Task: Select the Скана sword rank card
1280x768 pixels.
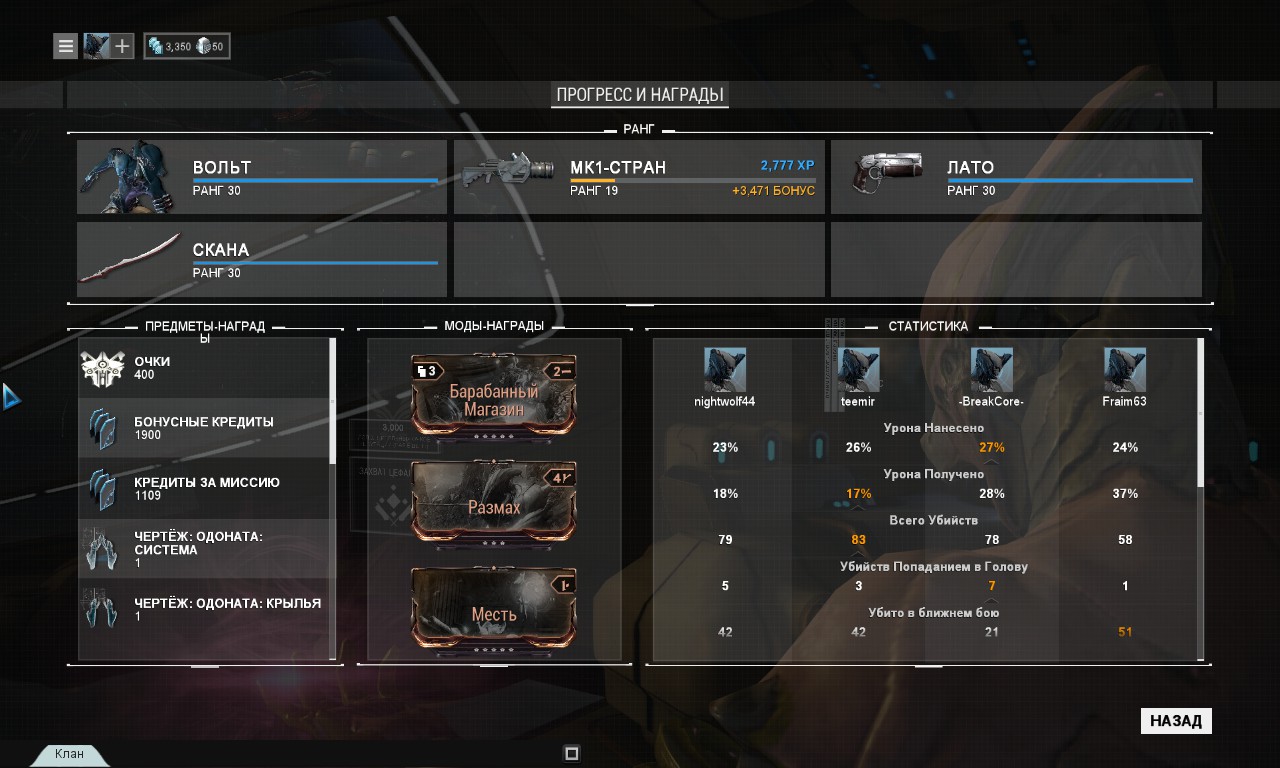Action: click(262, 259)
